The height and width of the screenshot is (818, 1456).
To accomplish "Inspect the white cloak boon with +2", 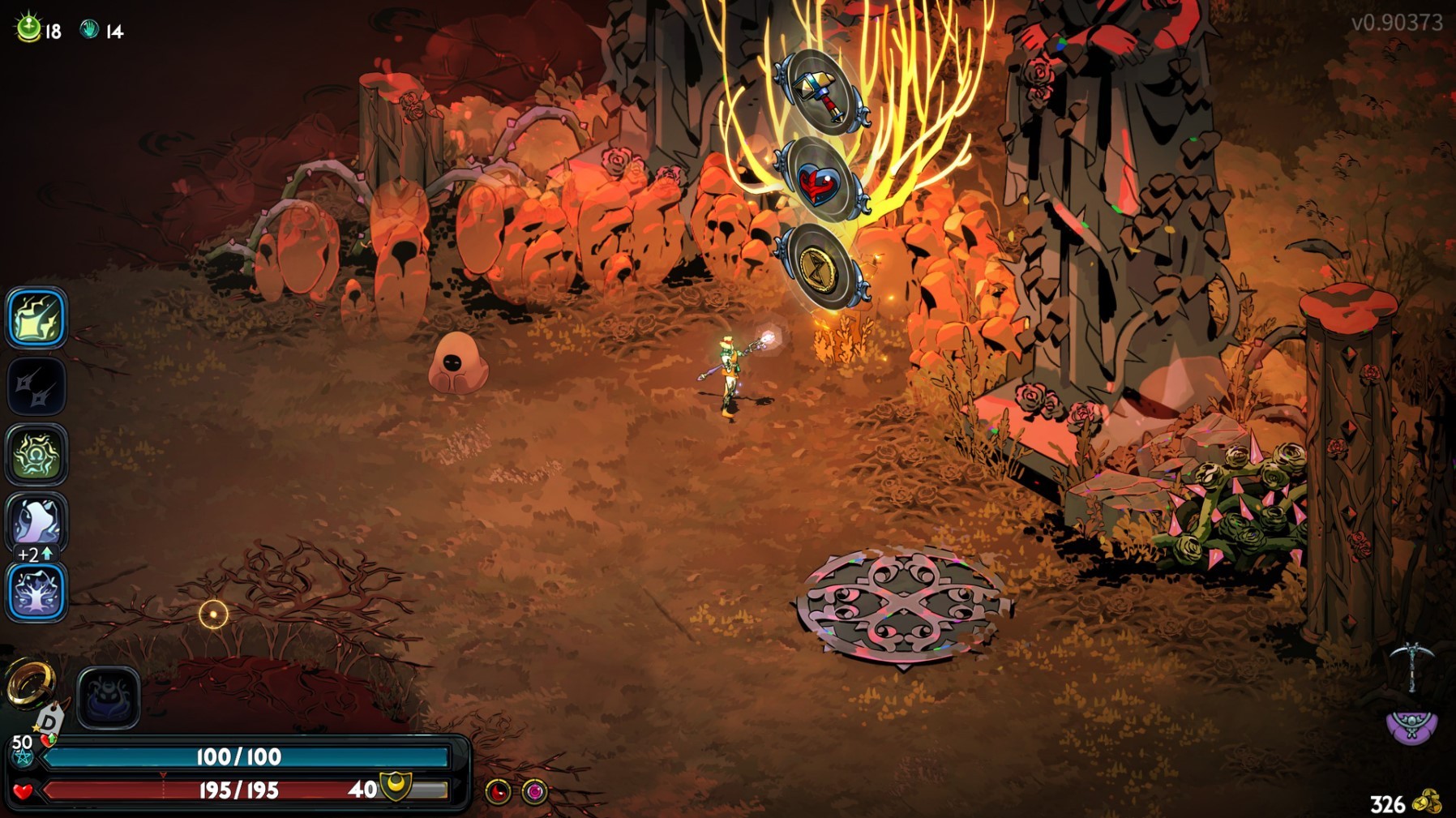I will [36, 521].
